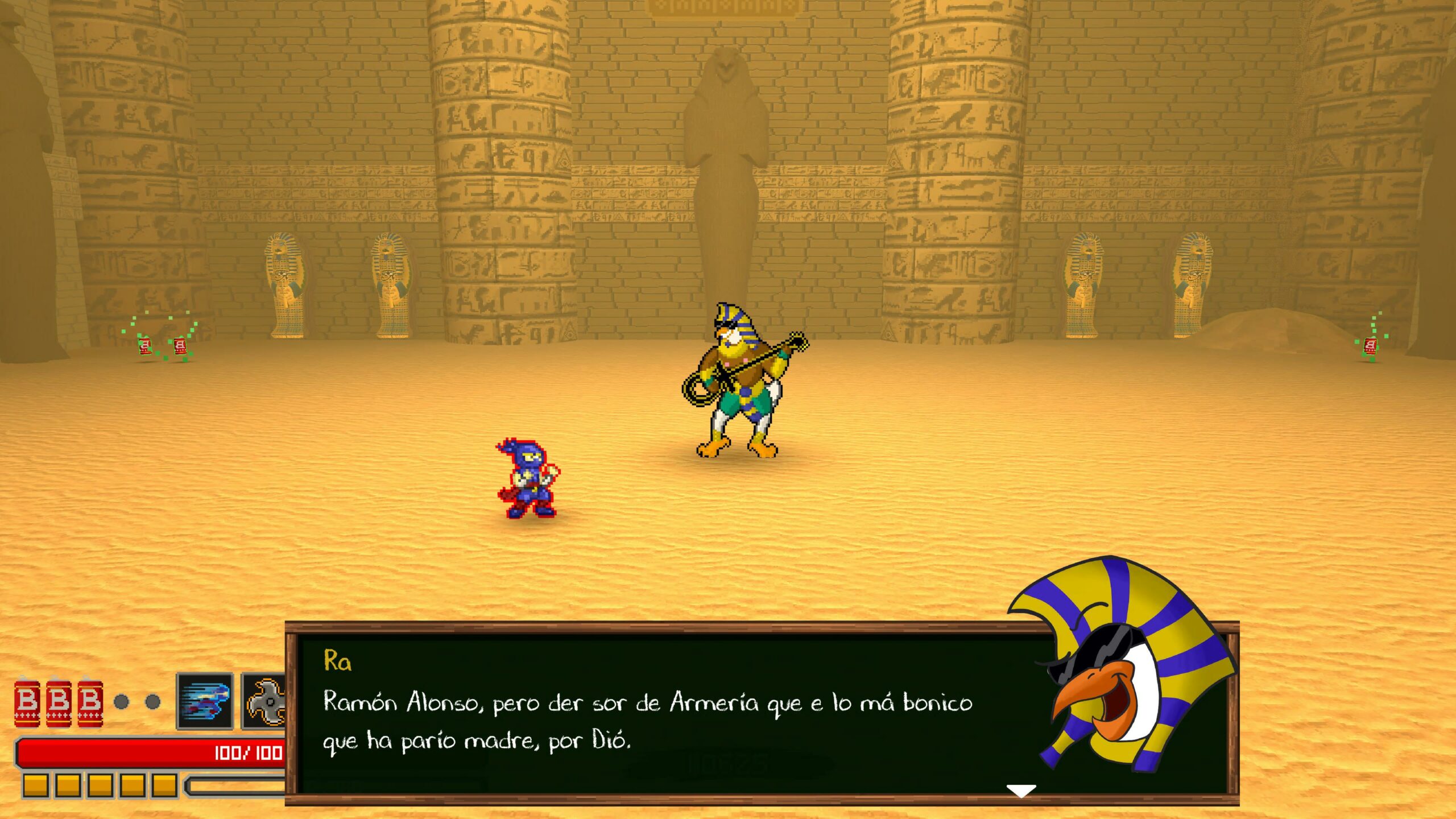This screenshot has height=819, width=1456.
Task: Select the shuriken weapon icon
Action: 265,701
